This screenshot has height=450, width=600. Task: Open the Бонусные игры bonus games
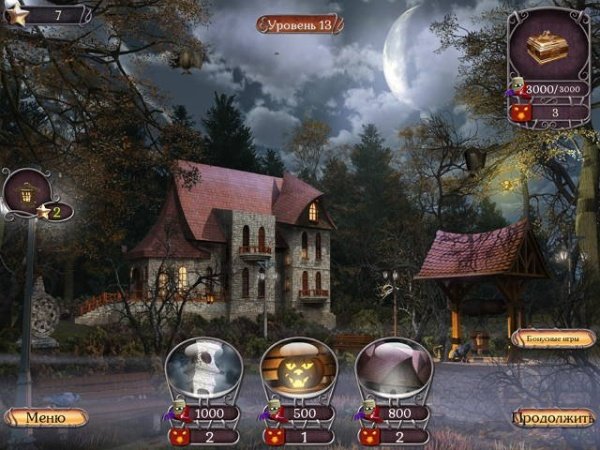click(x=553, y=339)
